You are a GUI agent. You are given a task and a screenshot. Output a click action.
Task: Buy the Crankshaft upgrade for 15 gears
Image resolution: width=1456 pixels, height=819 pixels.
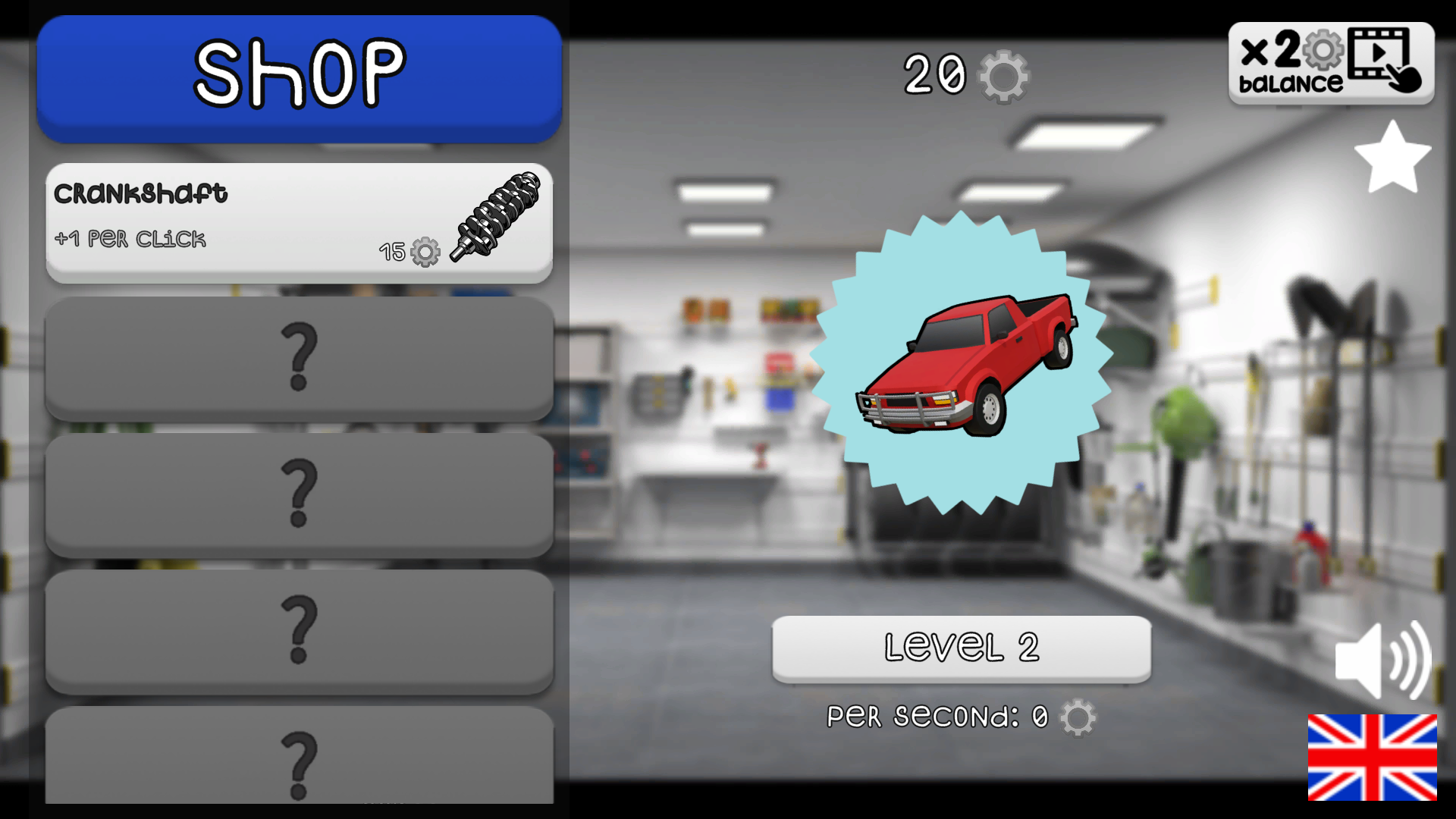click(x=299, y=221)
